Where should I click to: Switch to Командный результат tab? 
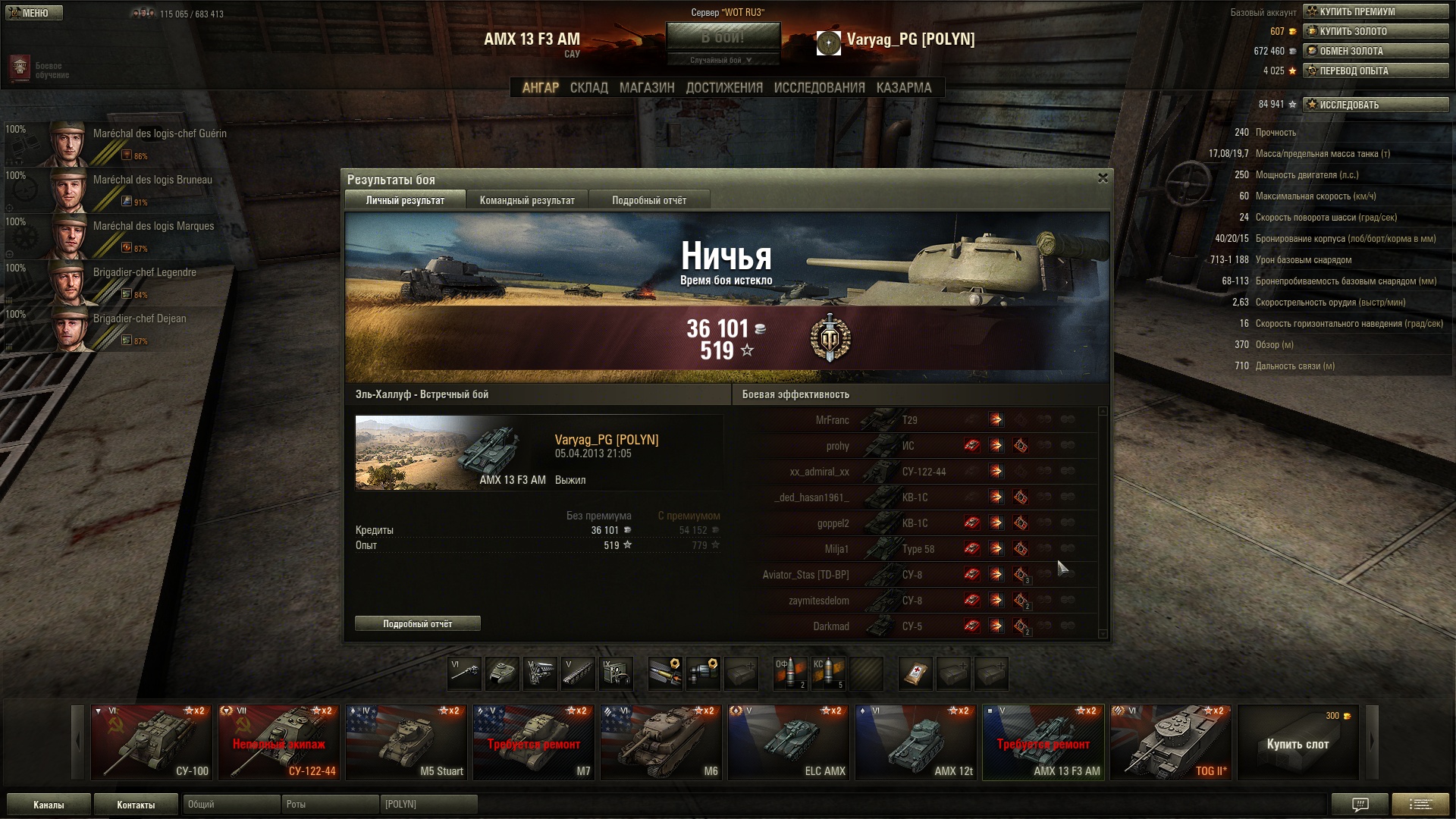click(527, 200)
